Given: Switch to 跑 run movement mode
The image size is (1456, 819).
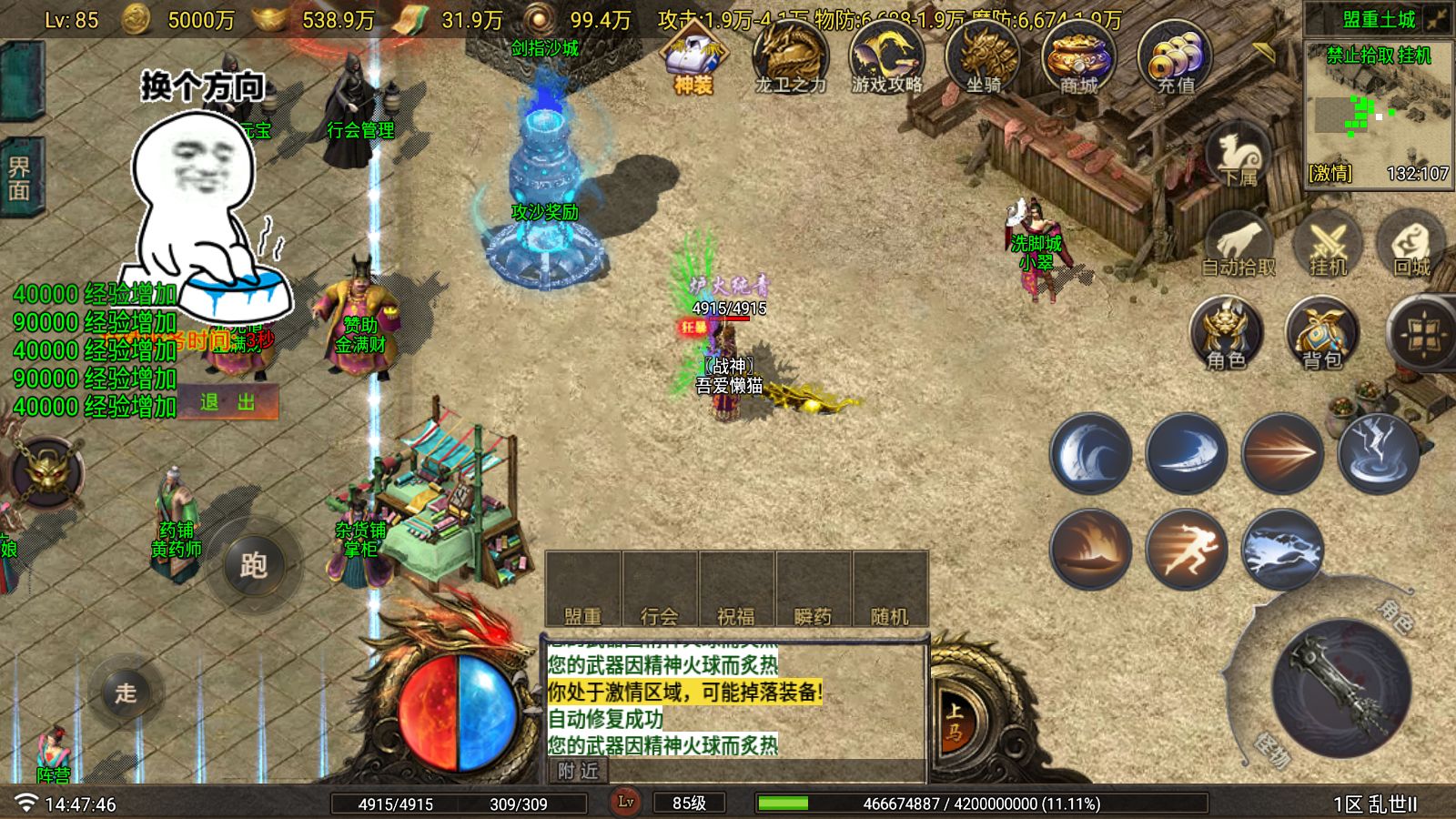Looking at the screenshot, I should tap(254, 565).
